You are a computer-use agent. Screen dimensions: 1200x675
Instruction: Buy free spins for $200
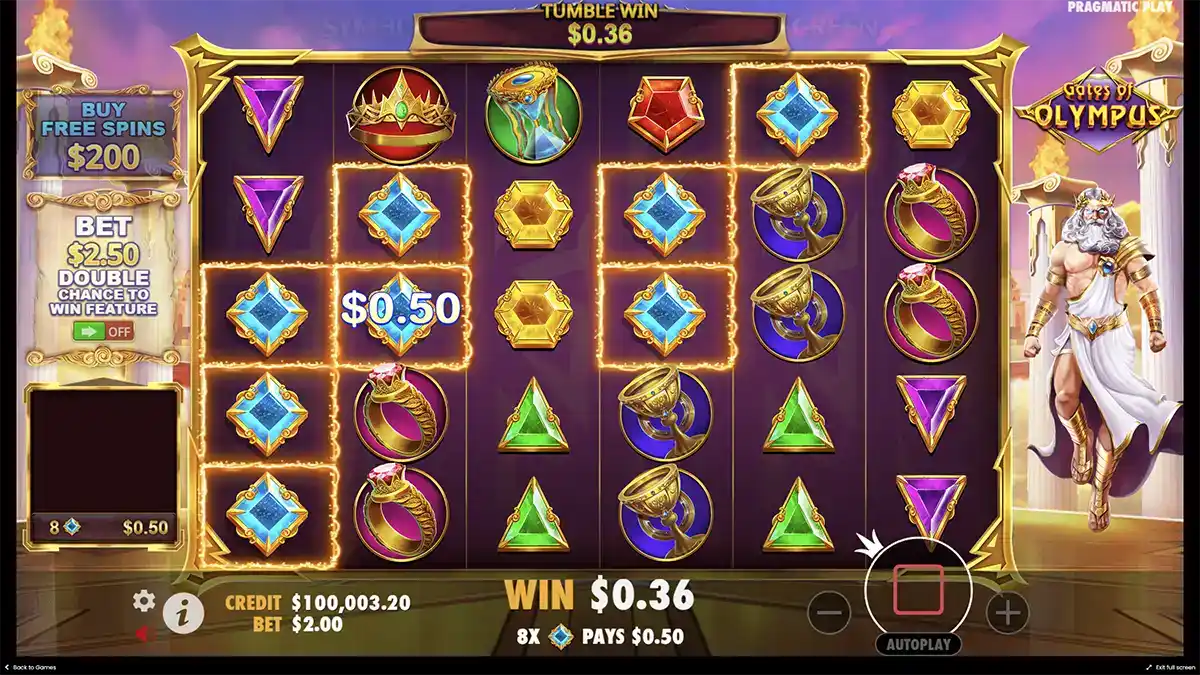104,134
